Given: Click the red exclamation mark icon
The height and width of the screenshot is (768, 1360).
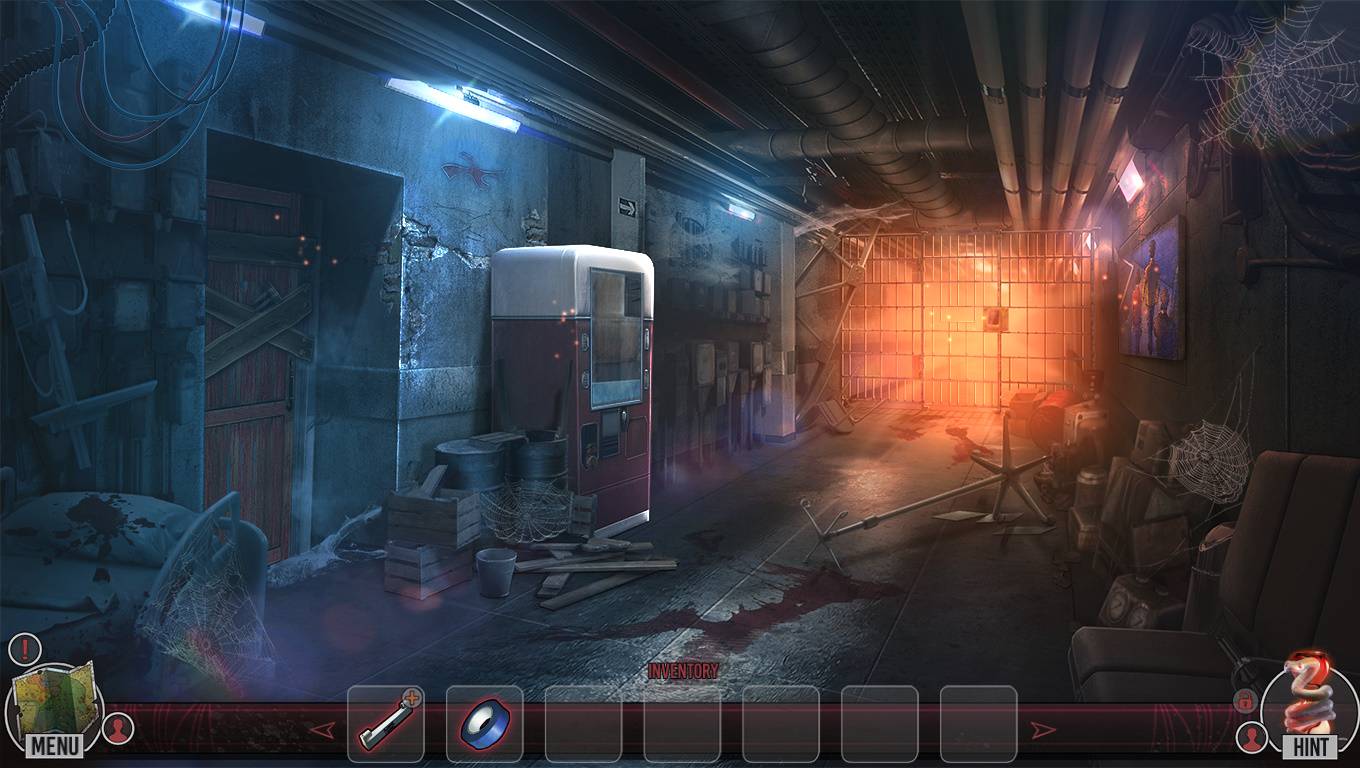Looking at the screenshot, I should click(24, 649).
